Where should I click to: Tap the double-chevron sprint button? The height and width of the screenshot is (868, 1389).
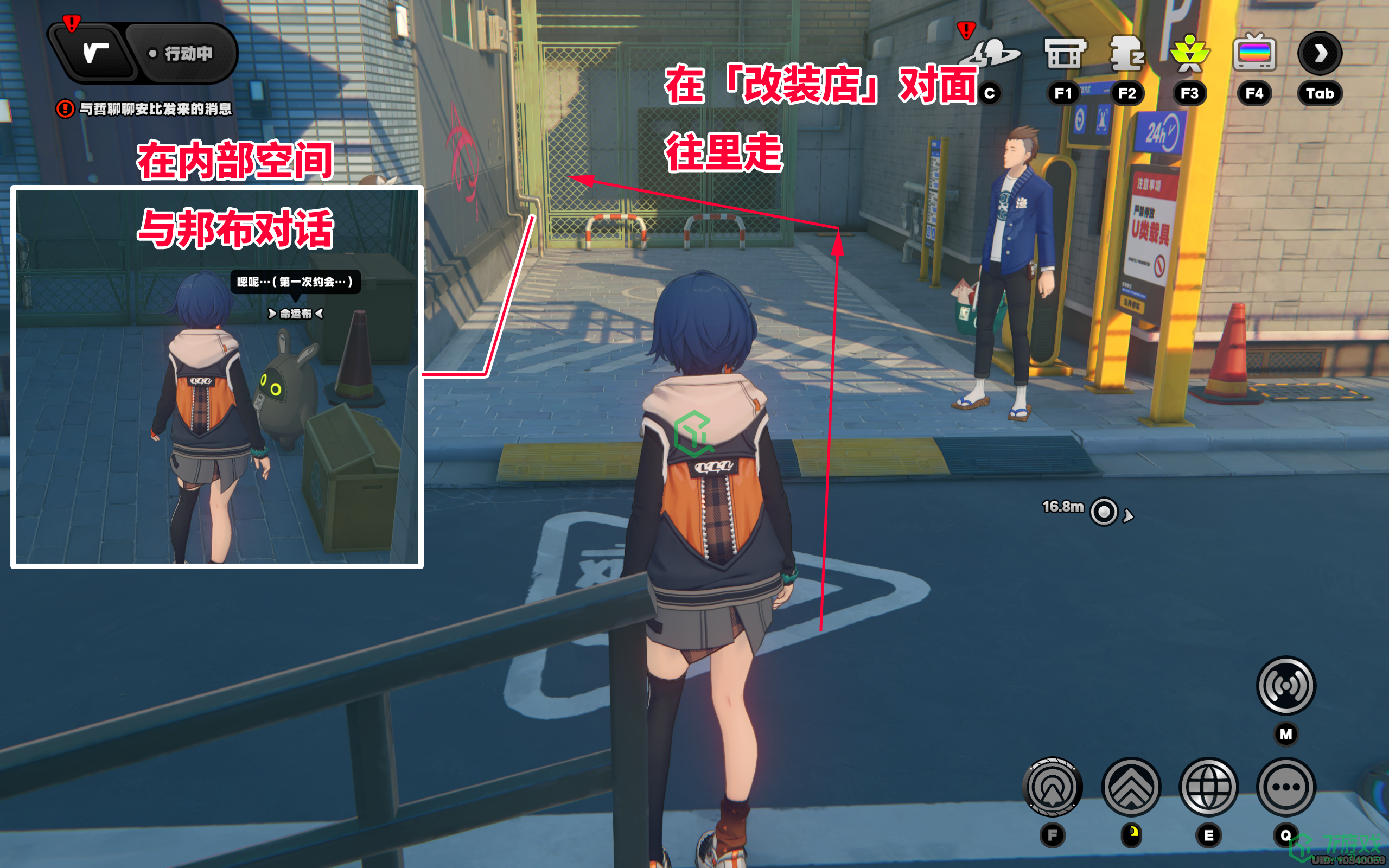click(1131, 787)
